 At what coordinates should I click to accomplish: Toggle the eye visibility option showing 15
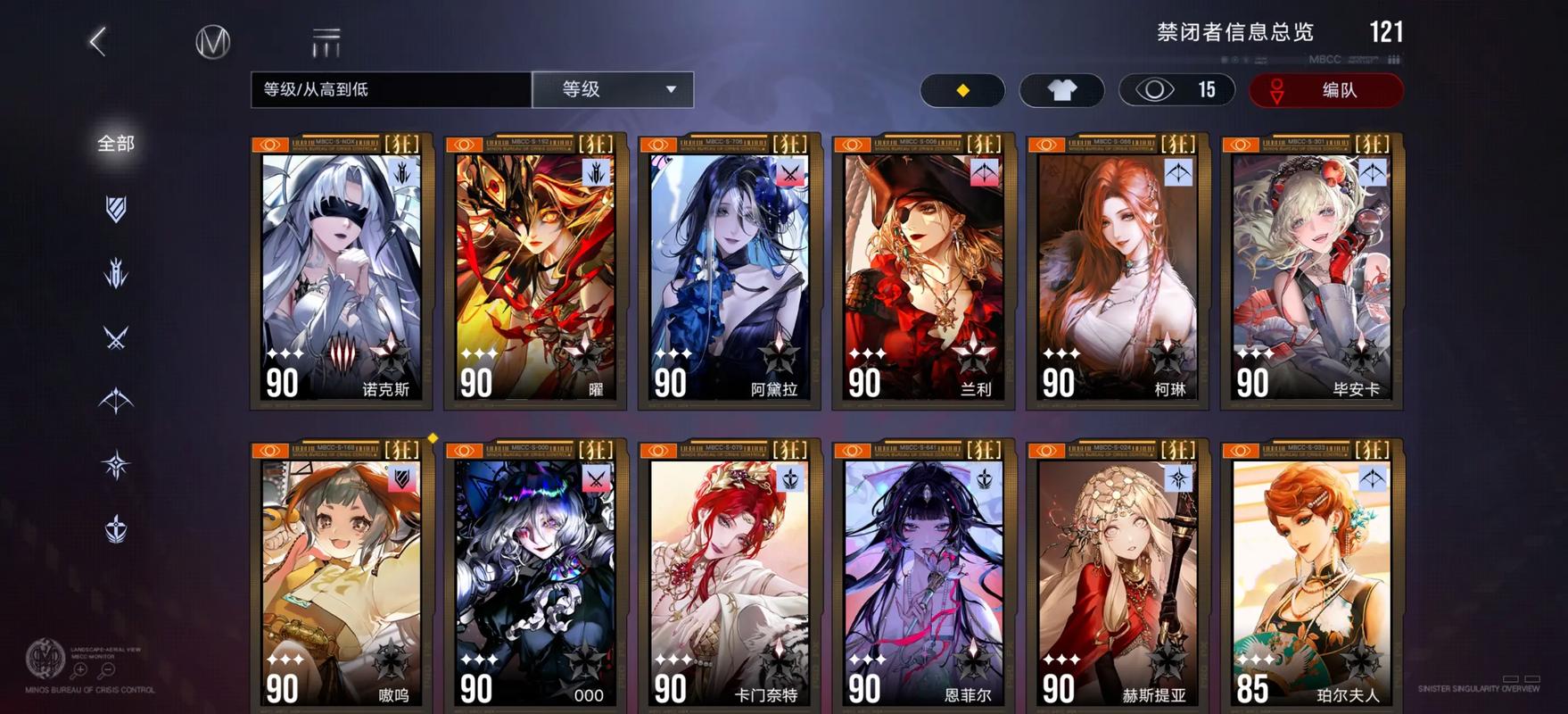(x=1176, y=90)
